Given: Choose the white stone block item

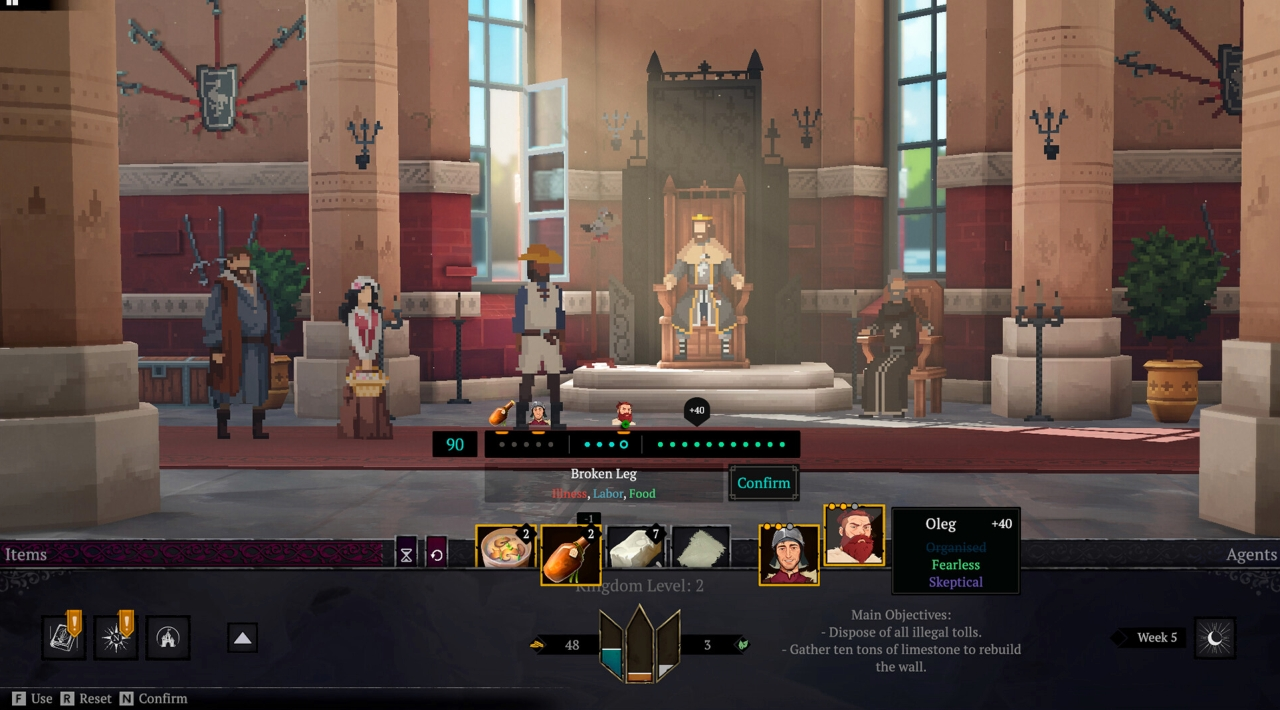Looking at the screenshot, I should pyautogui.click(x=636, y=548).
